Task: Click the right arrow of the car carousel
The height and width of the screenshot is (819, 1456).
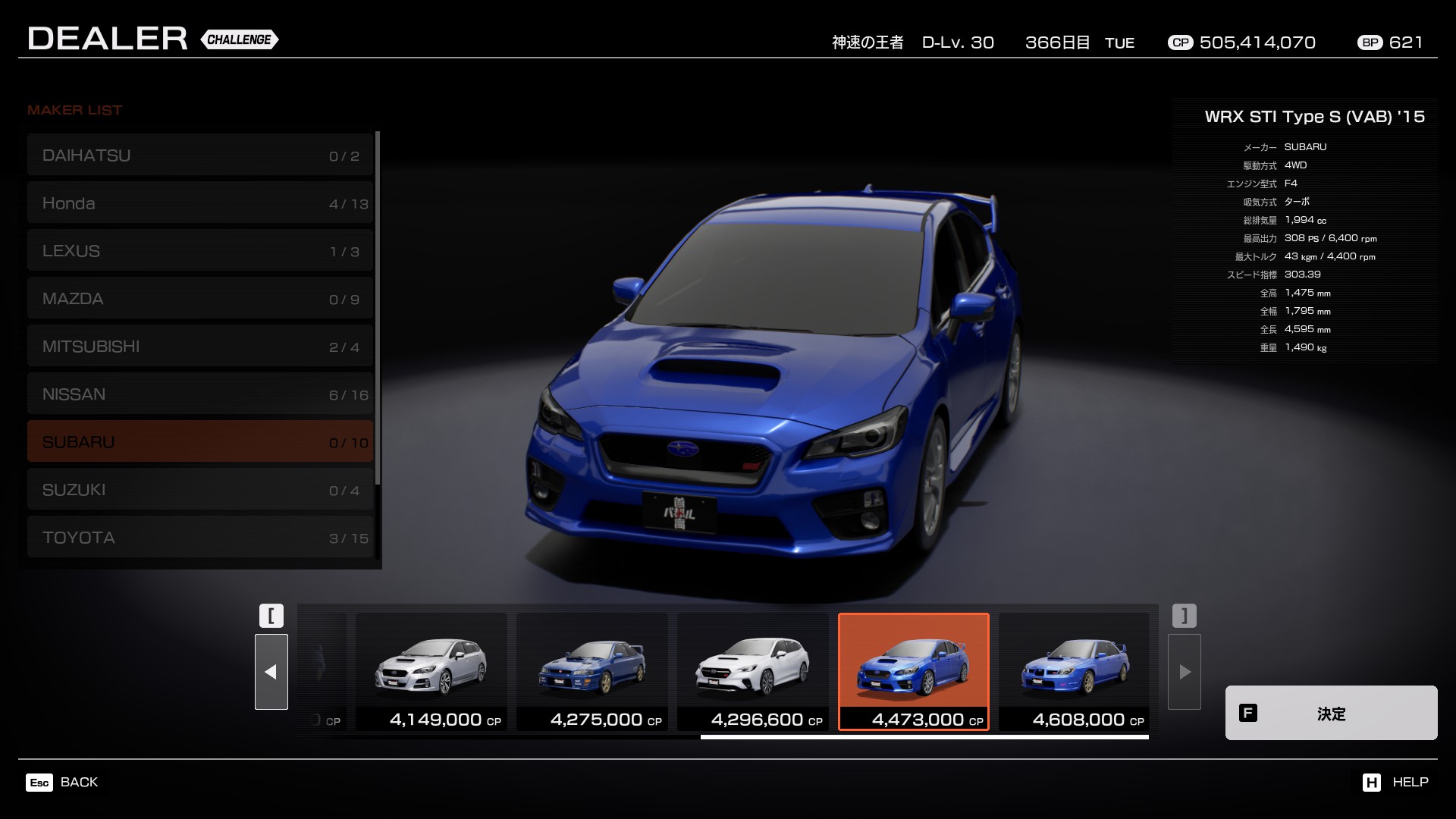Action: click(1185, 672)
